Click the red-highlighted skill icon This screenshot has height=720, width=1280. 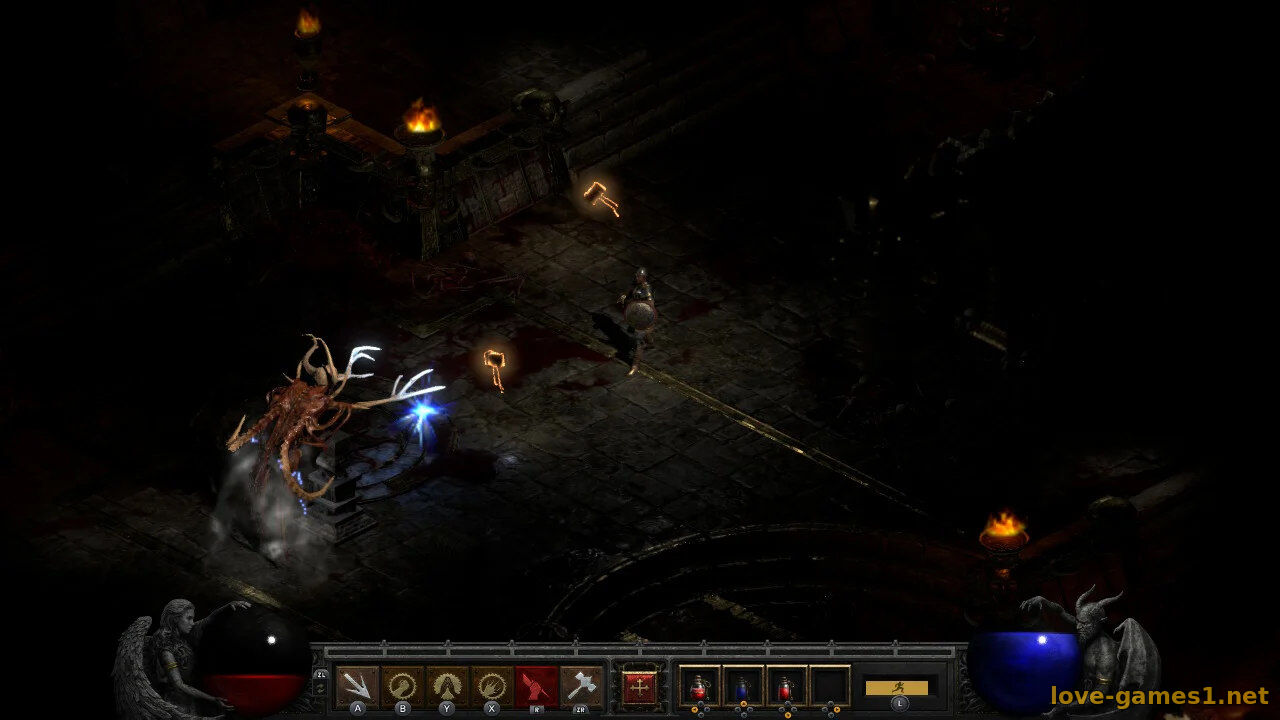(537, 686)
